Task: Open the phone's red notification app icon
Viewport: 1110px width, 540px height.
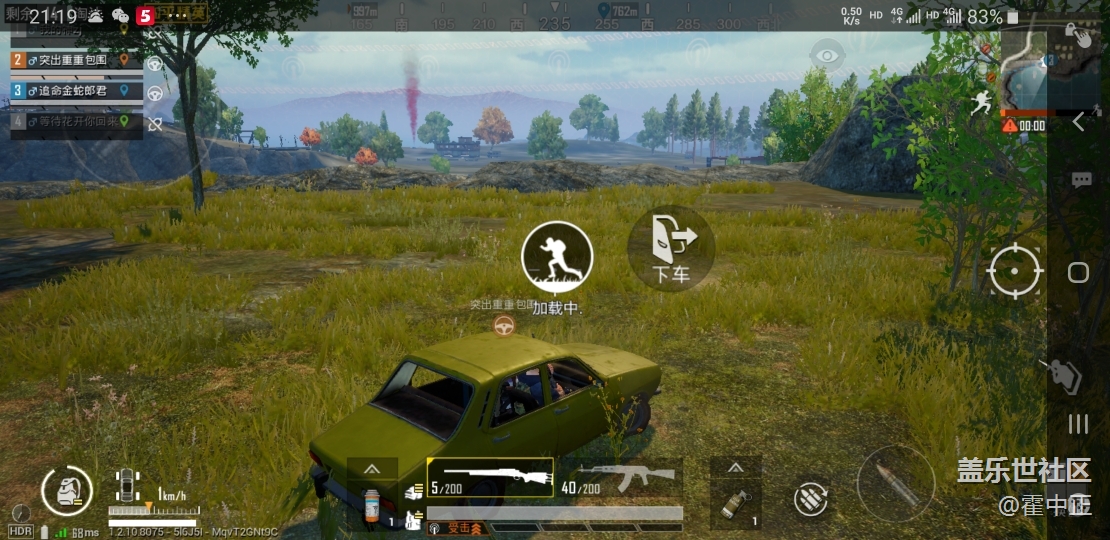Action: pyautogui.click(x=145, y=16)
